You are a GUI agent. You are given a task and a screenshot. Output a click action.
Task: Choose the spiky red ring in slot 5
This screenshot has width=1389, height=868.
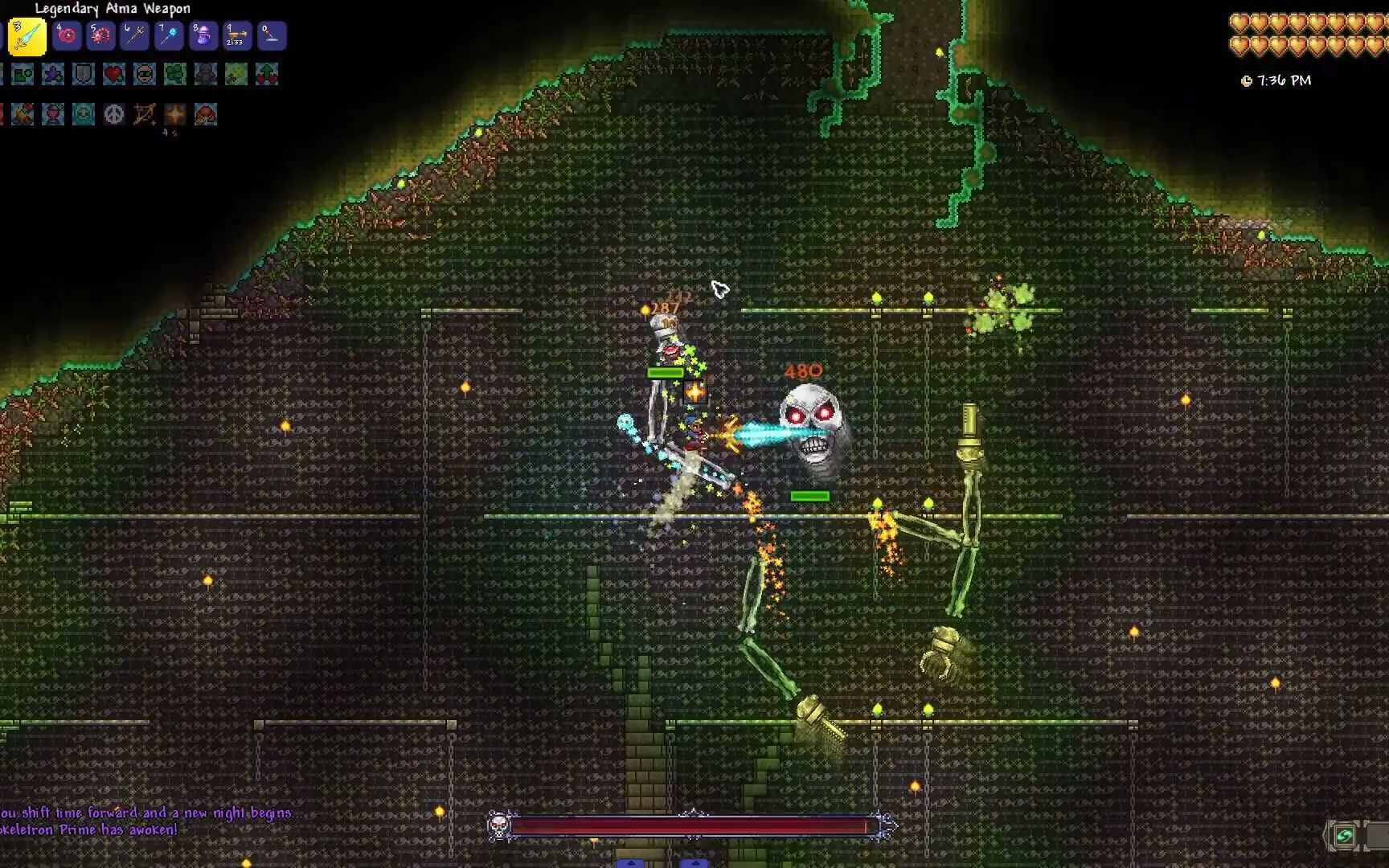click(100, 36)
